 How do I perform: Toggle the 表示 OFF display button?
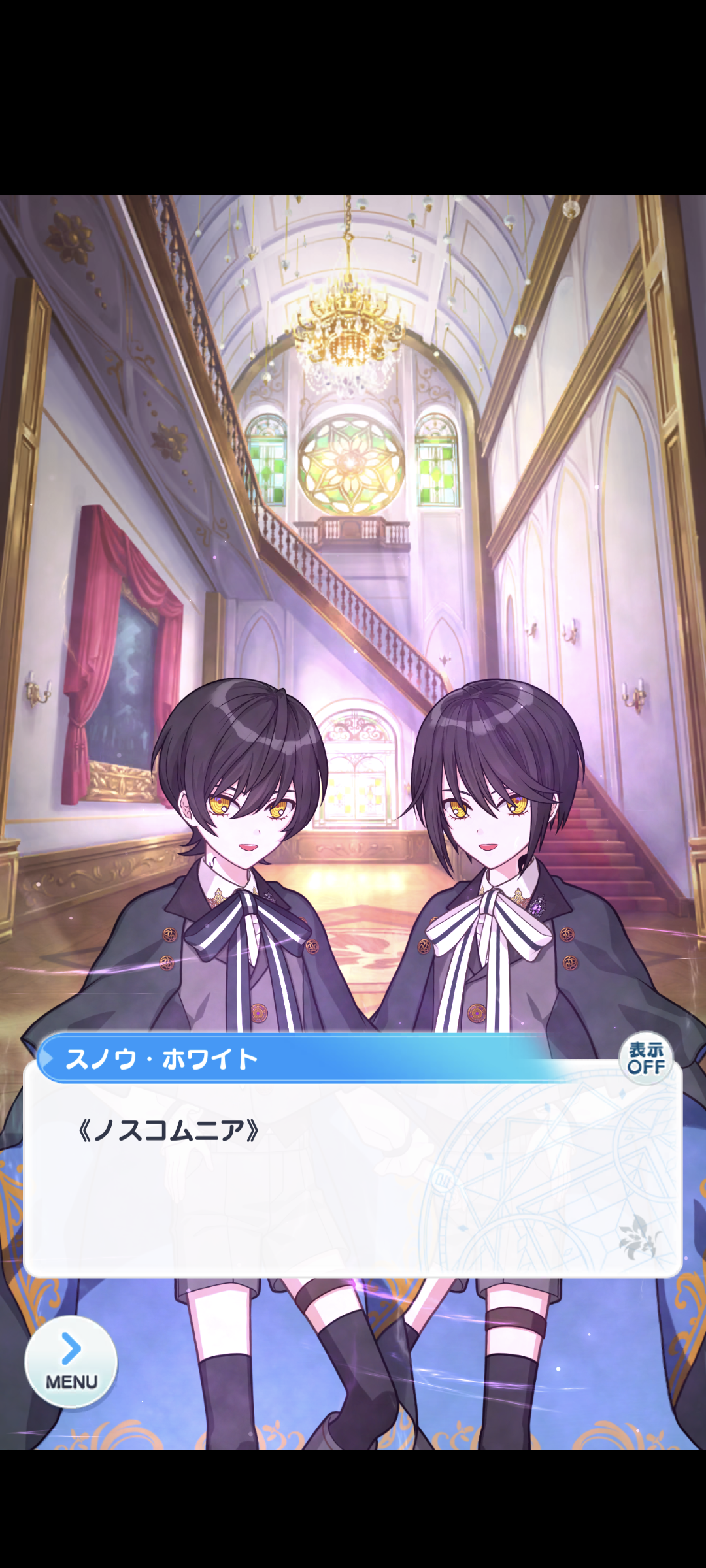pyautogui.click(x=646, y=1059)
